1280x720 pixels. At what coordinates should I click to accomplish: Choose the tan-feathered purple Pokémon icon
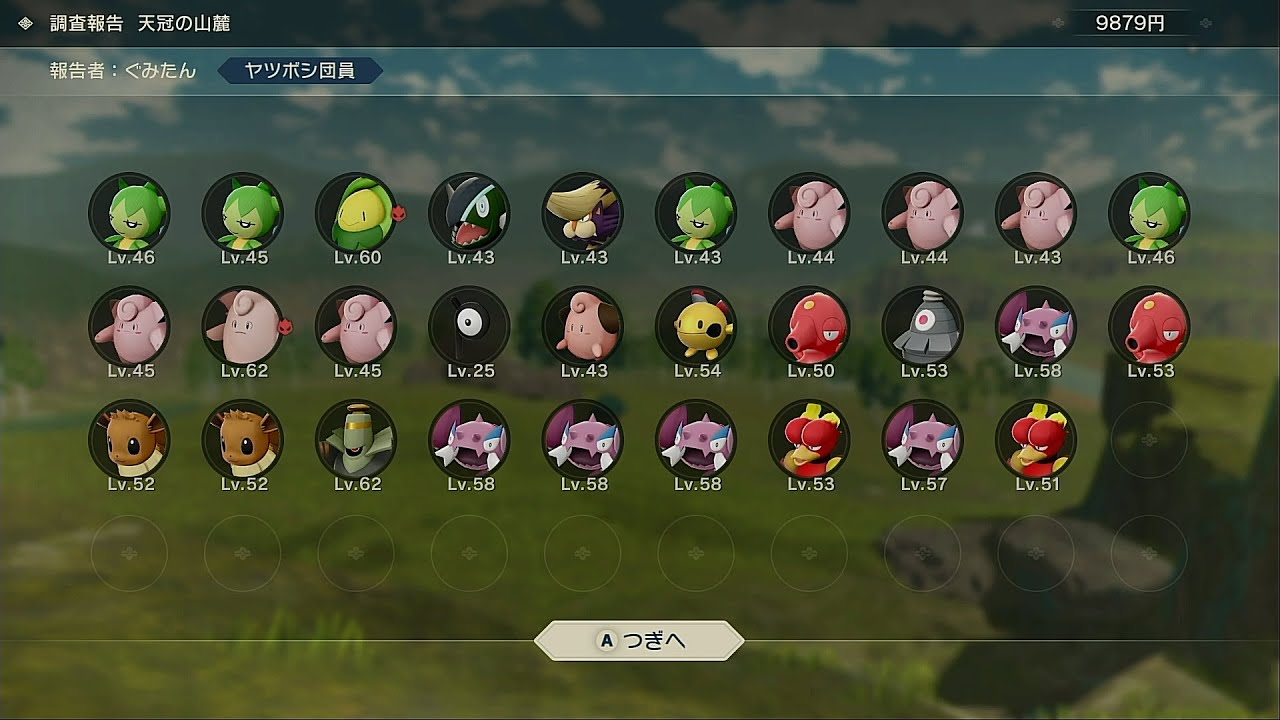click(583, 213)
